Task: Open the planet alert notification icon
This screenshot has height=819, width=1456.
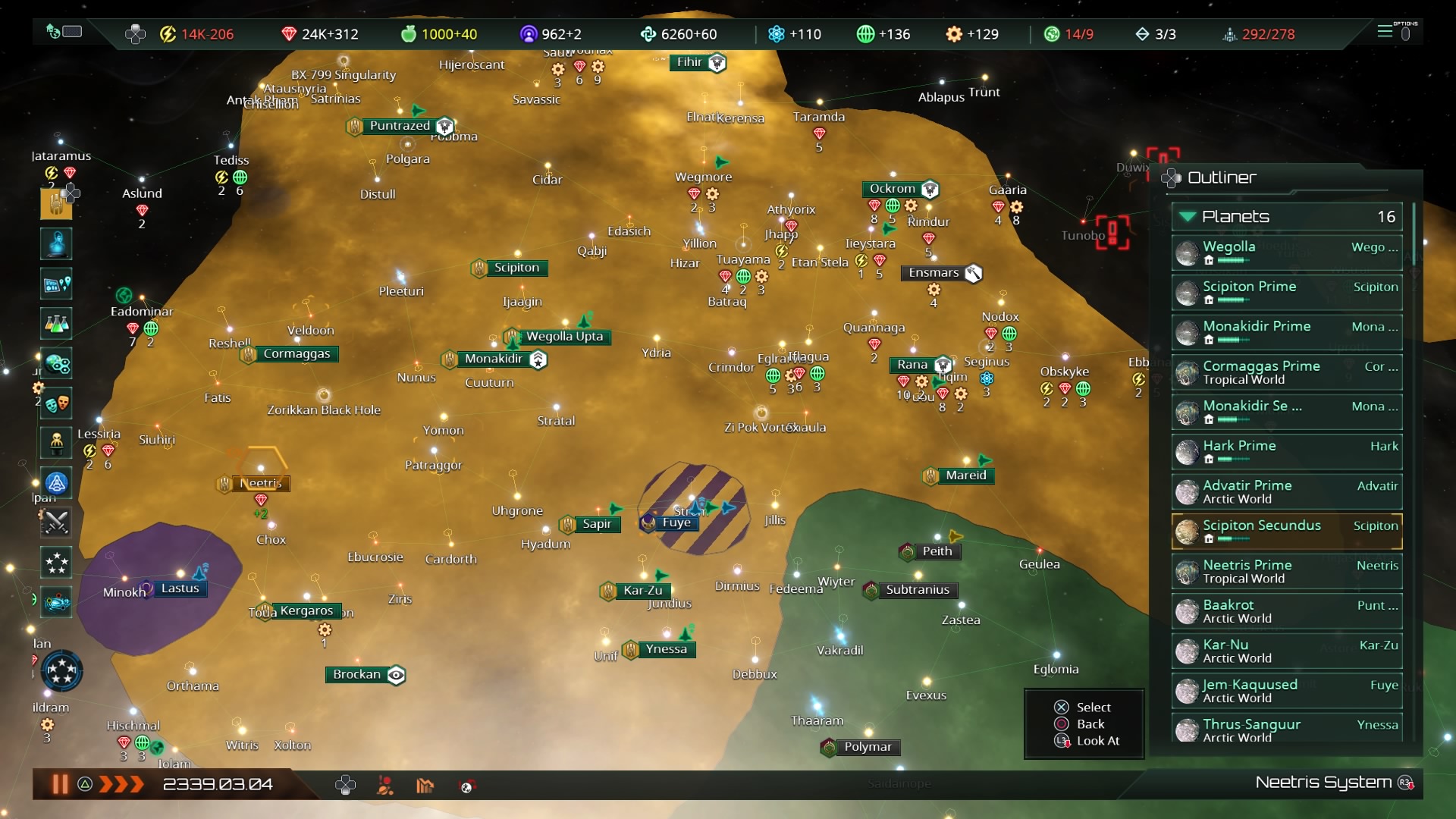Action: pos(385,786)
